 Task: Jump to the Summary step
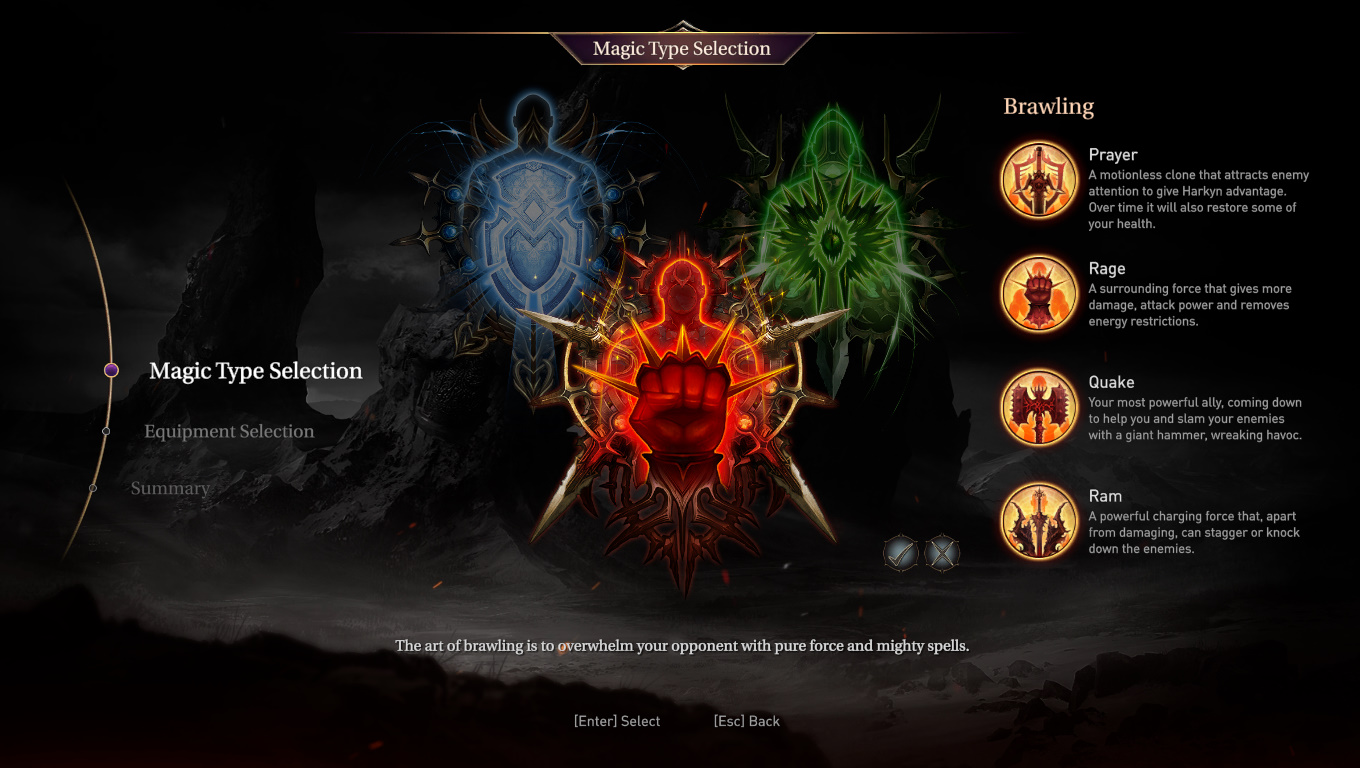pos(170,488)
